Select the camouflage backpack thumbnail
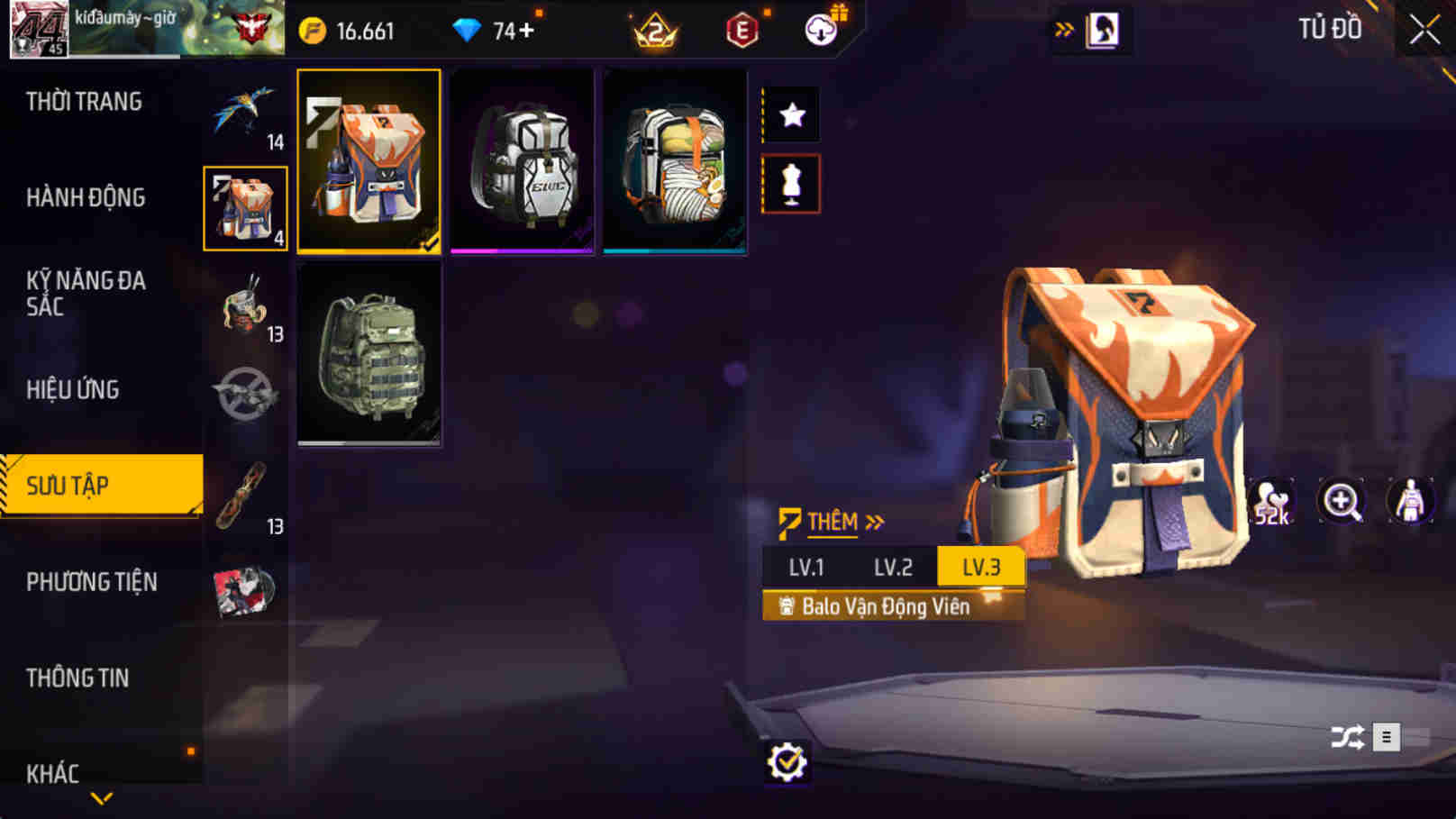1456x819 pixels. coord(369,355)
